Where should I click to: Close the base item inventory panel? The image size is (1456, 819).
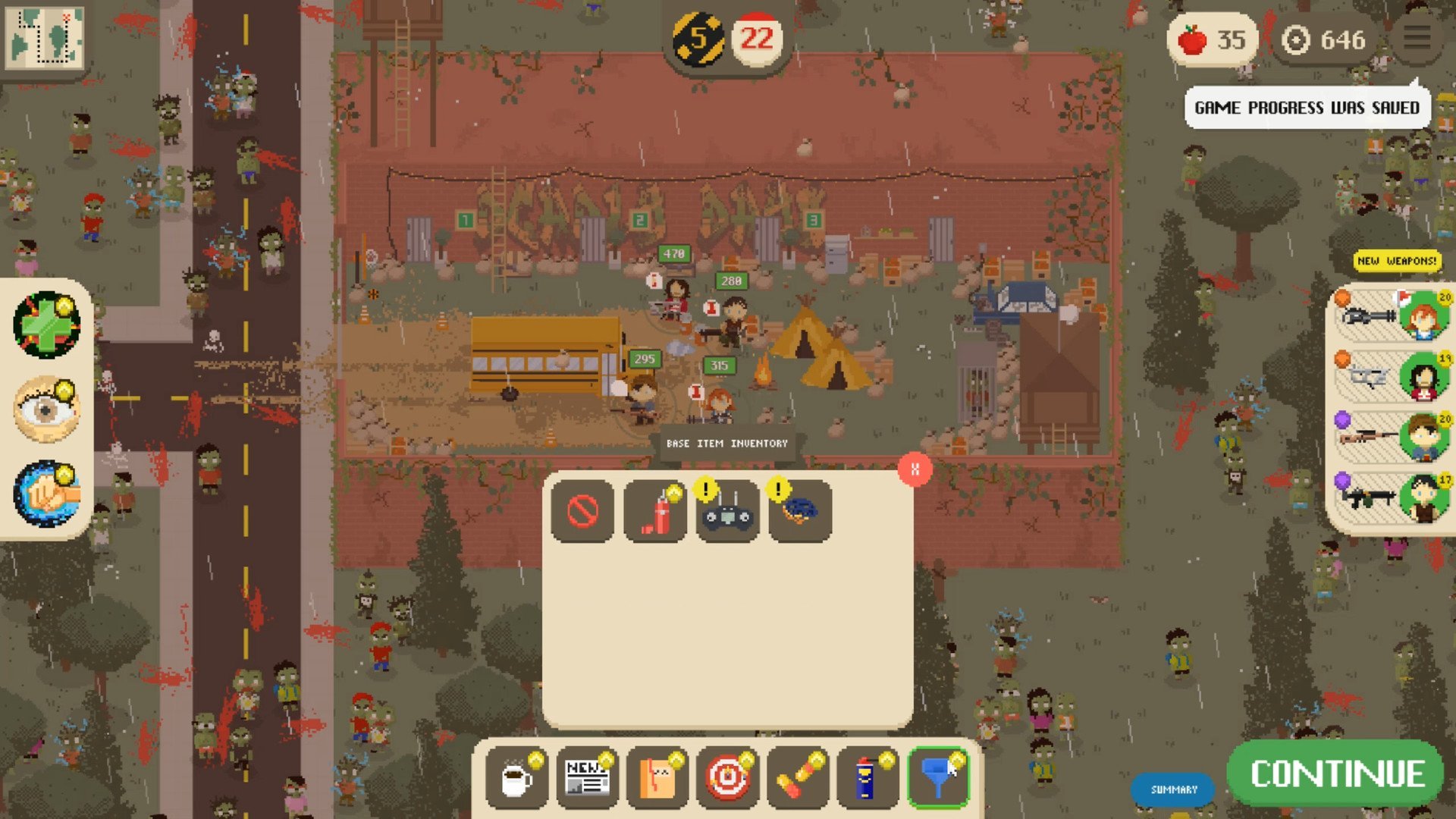915,469
